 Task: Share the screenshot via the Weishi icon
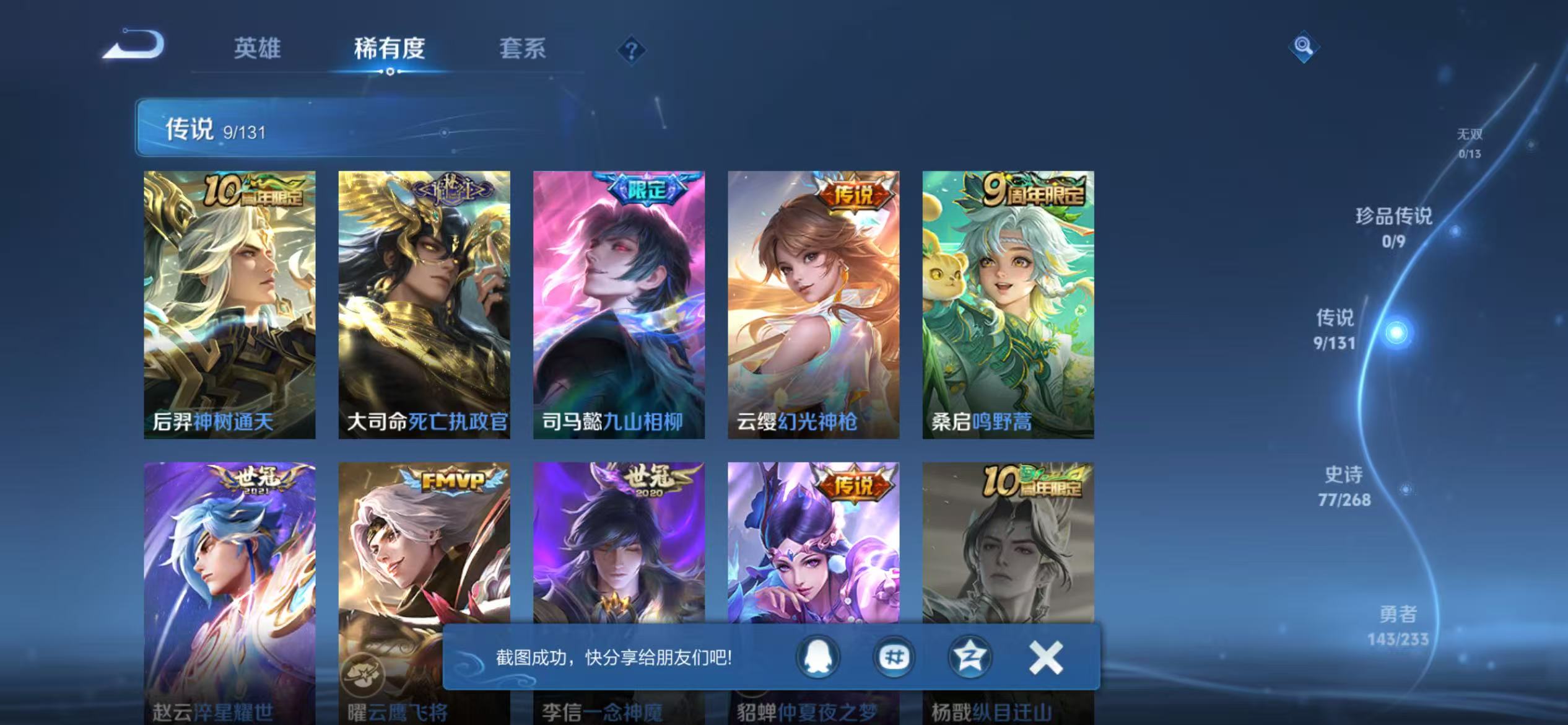[x=894, y=658]
